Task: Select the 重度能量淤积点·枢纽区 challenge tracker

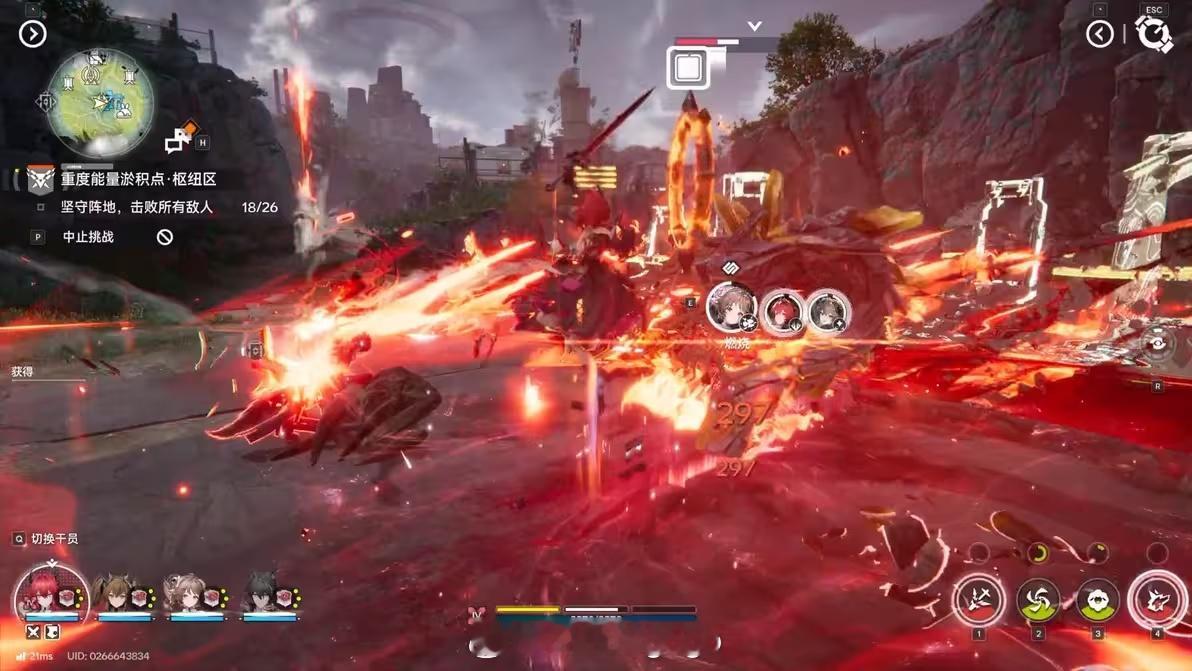Action: 138,179
